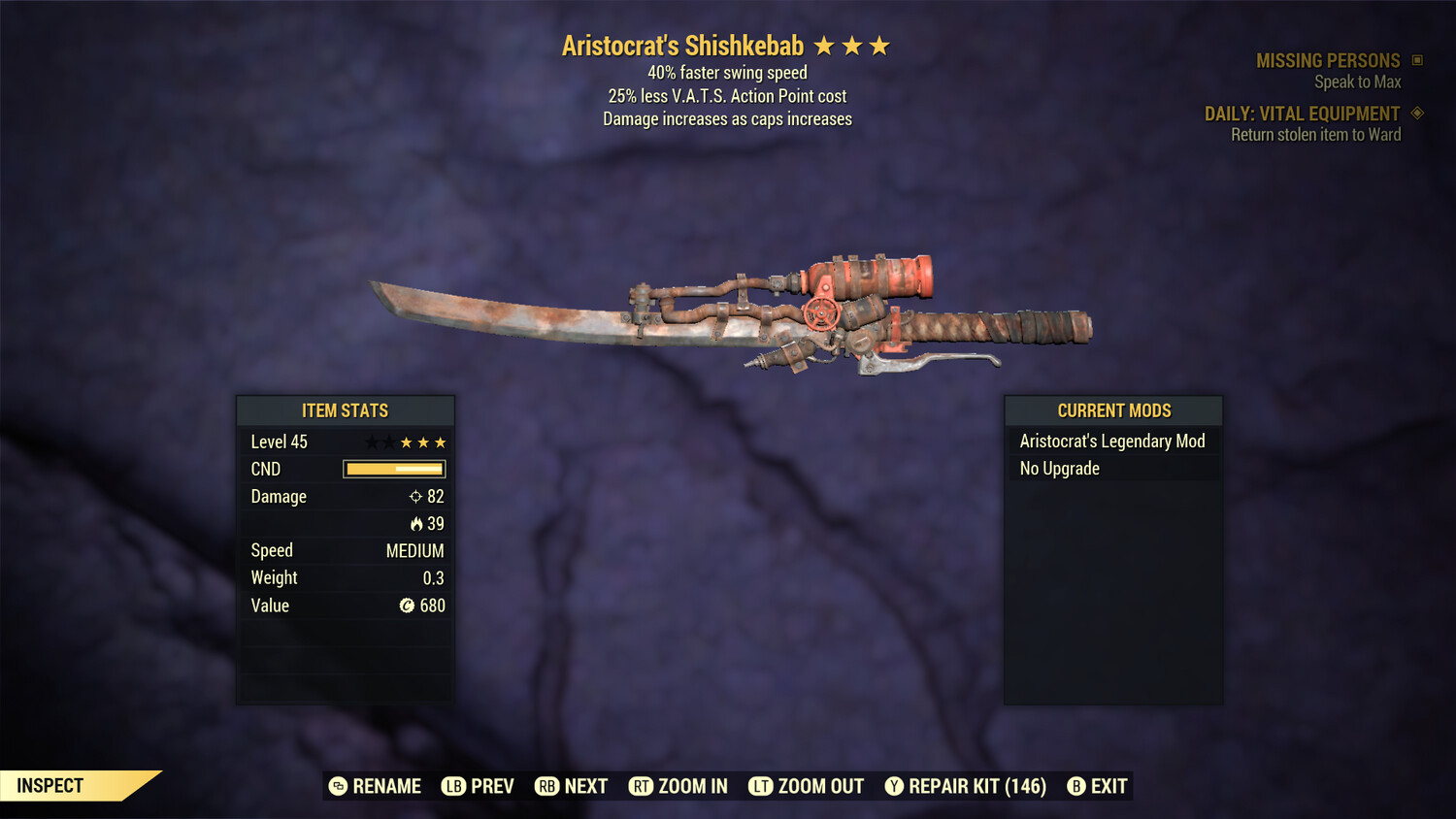Go to the previous item with Prev
Screen dimensions: 1456x819
[x=479, y=786]
